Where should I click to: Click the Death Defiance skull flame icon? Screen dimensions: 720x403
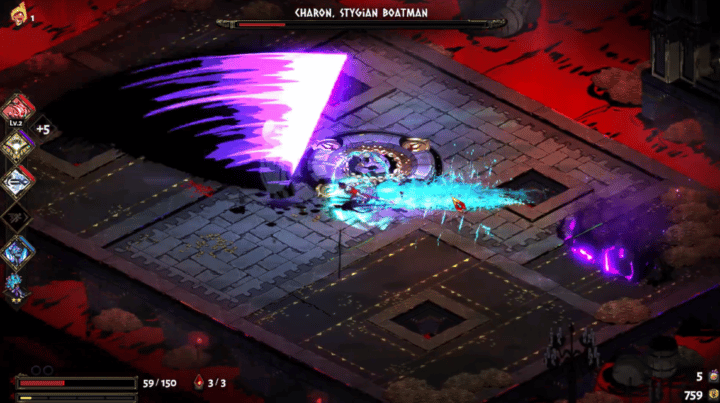point(17,14)
